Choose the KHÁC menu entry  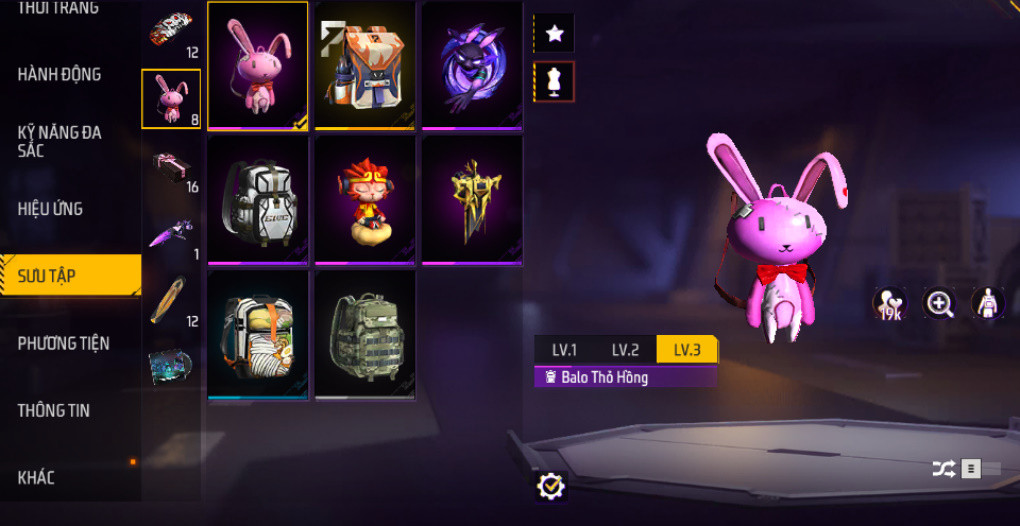(x=36, y=477)
